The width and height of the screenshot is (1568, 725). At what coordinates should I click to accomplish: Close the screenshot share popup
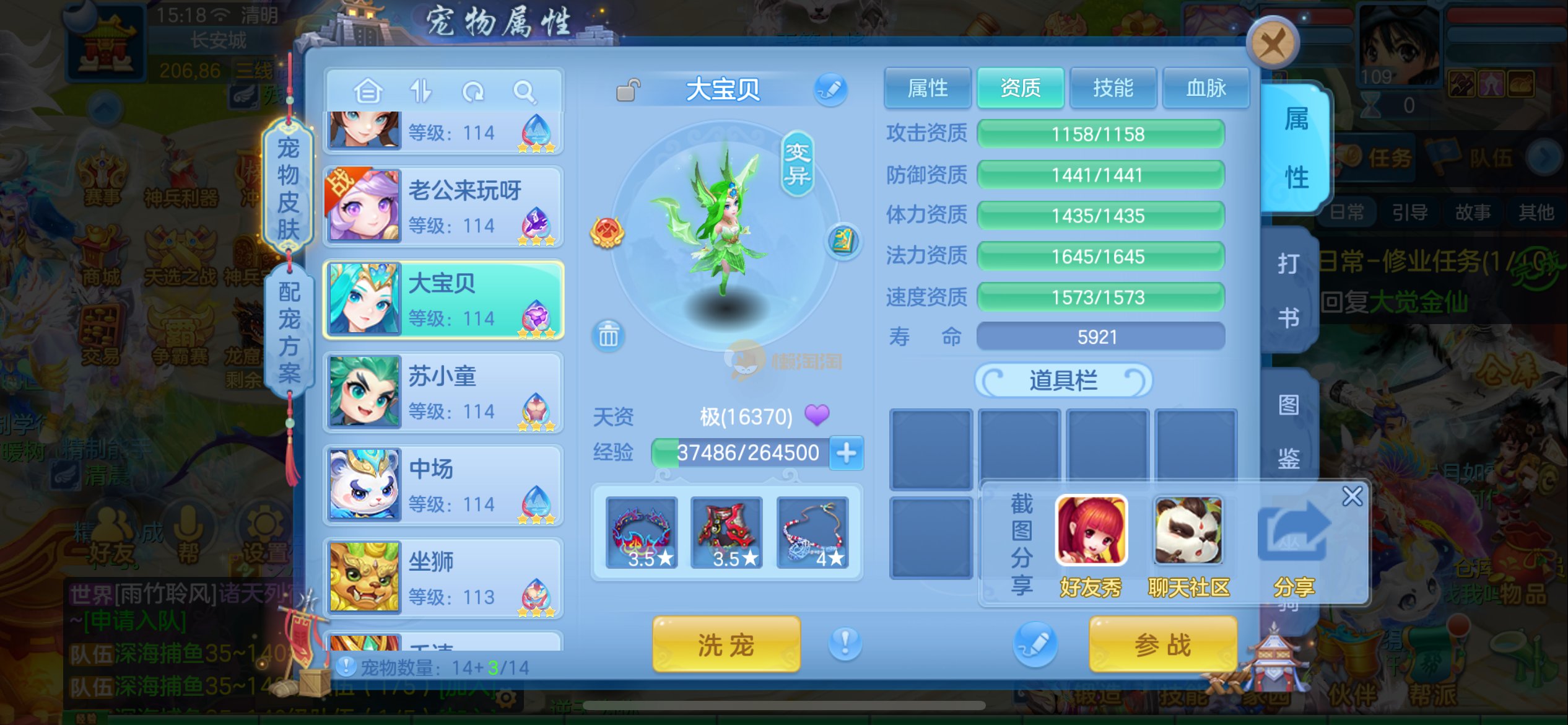click(1352, 496)
